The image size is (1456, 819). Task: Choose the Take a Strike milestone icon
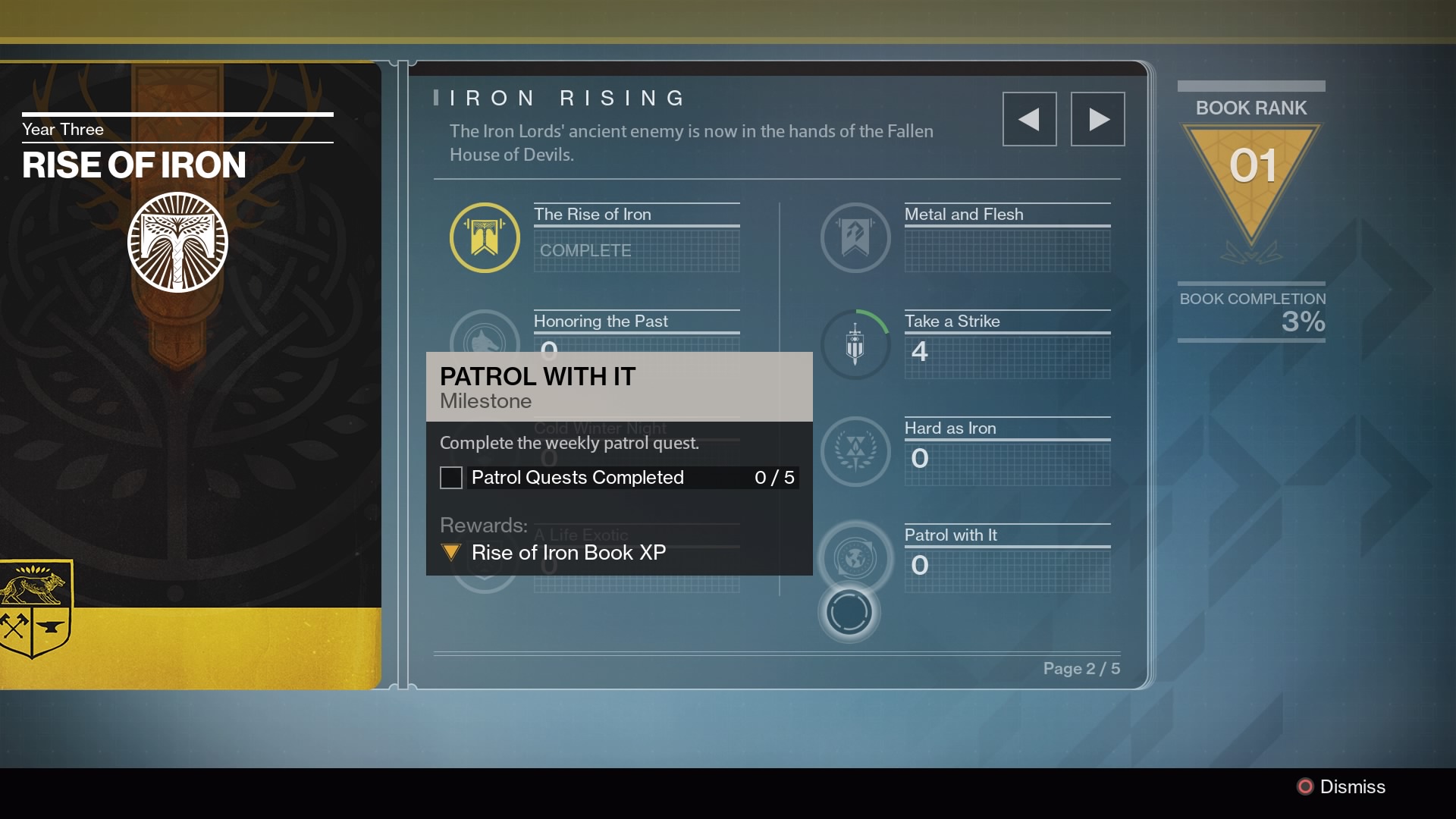855,345
